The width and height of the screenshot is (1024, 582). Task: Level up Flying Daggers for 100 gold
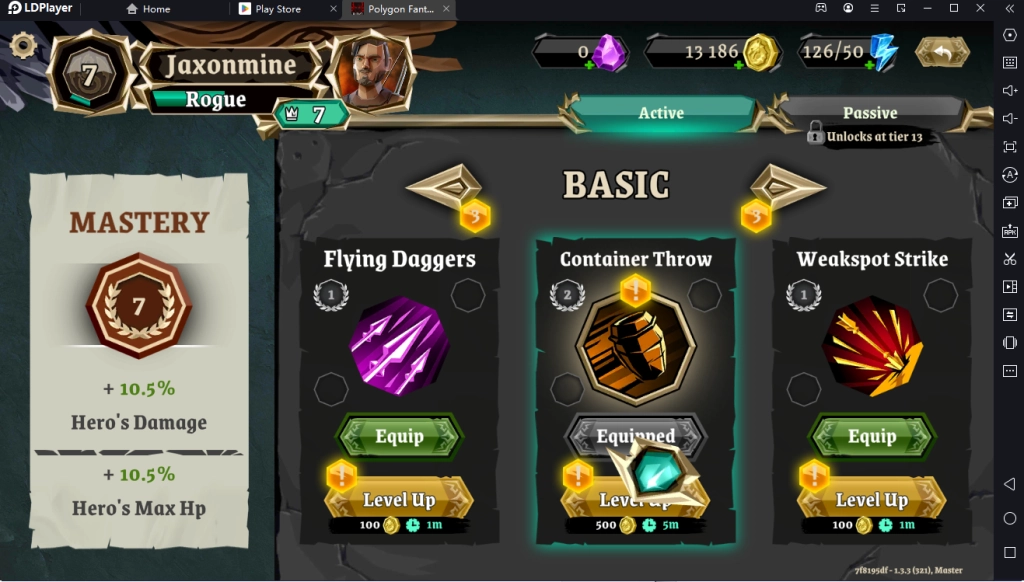point(399,500)
